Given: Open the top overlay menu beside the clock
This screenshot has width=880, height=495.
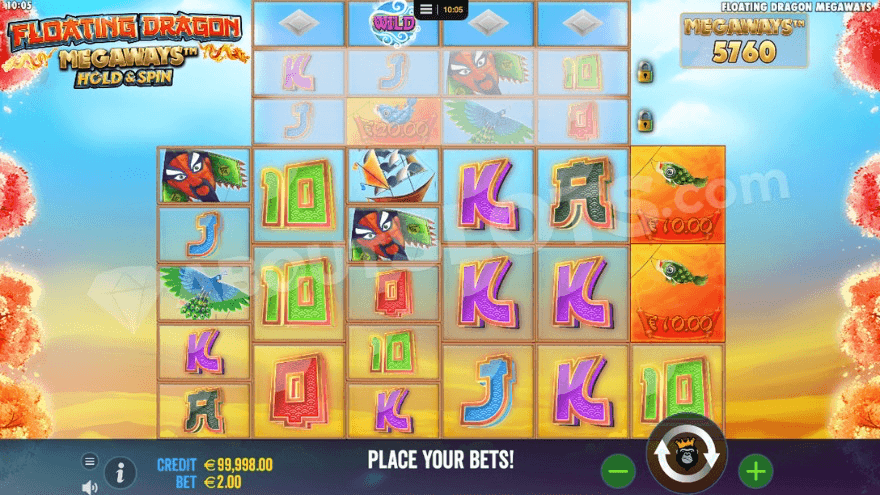Looking at the screenshot, I should tap(427, 9).
